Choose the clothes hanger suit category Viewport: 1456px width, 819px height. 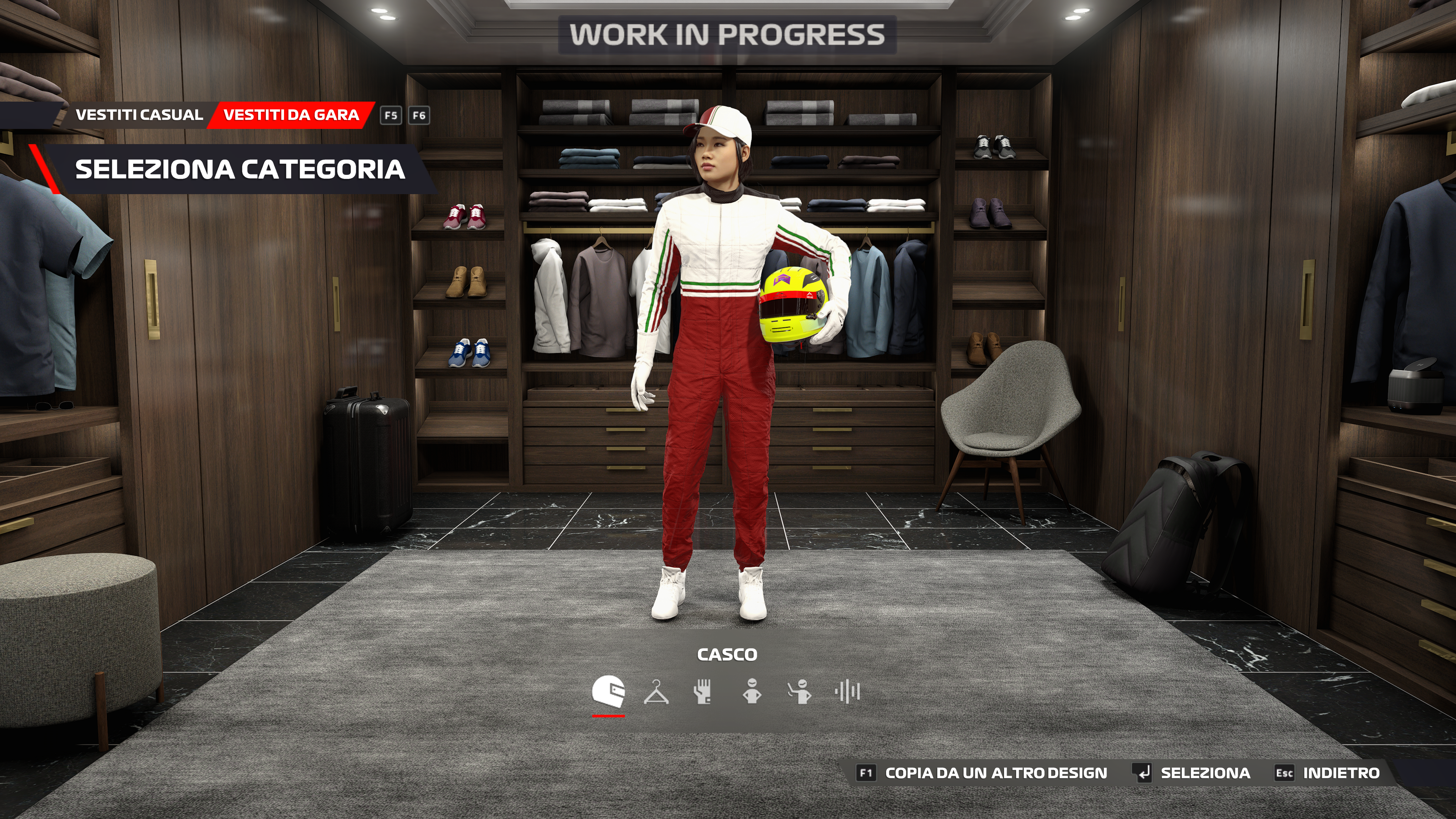click(x=656, y=692)
